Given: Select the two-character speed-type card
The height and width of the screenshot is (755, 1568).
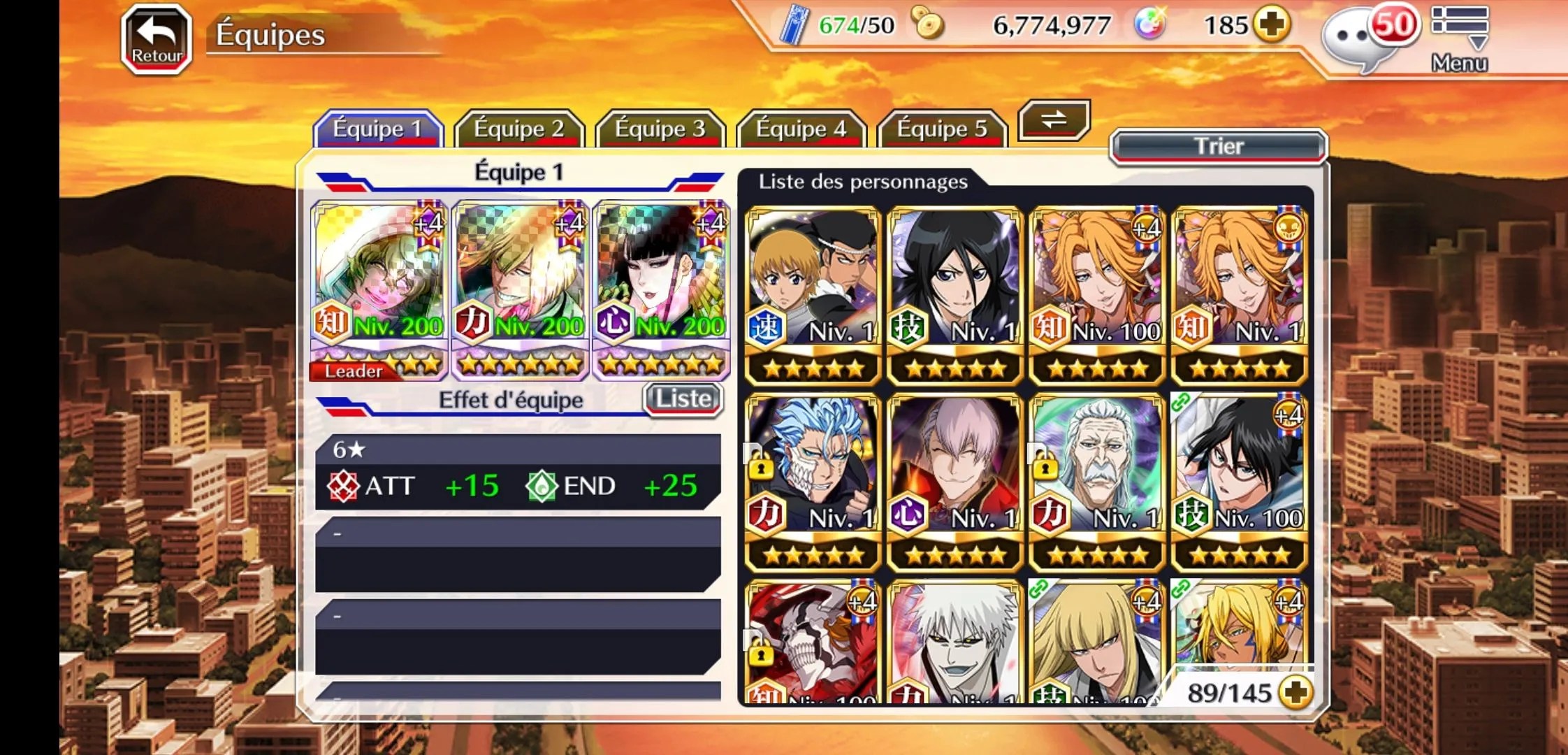Looking at the screenshot, I should (813, 295).
